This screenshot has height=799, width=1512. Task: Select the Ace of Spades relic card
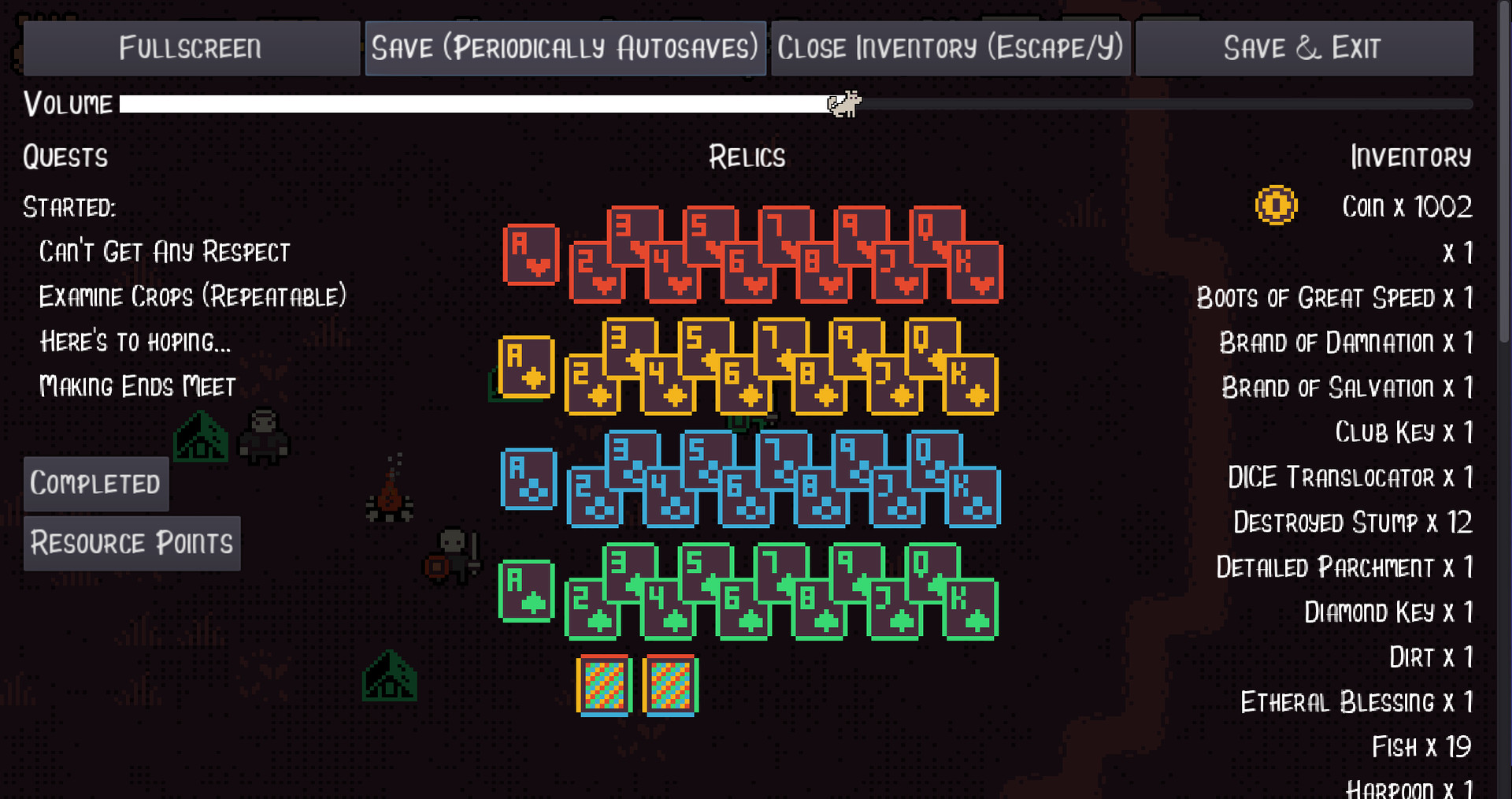point(528,481)
